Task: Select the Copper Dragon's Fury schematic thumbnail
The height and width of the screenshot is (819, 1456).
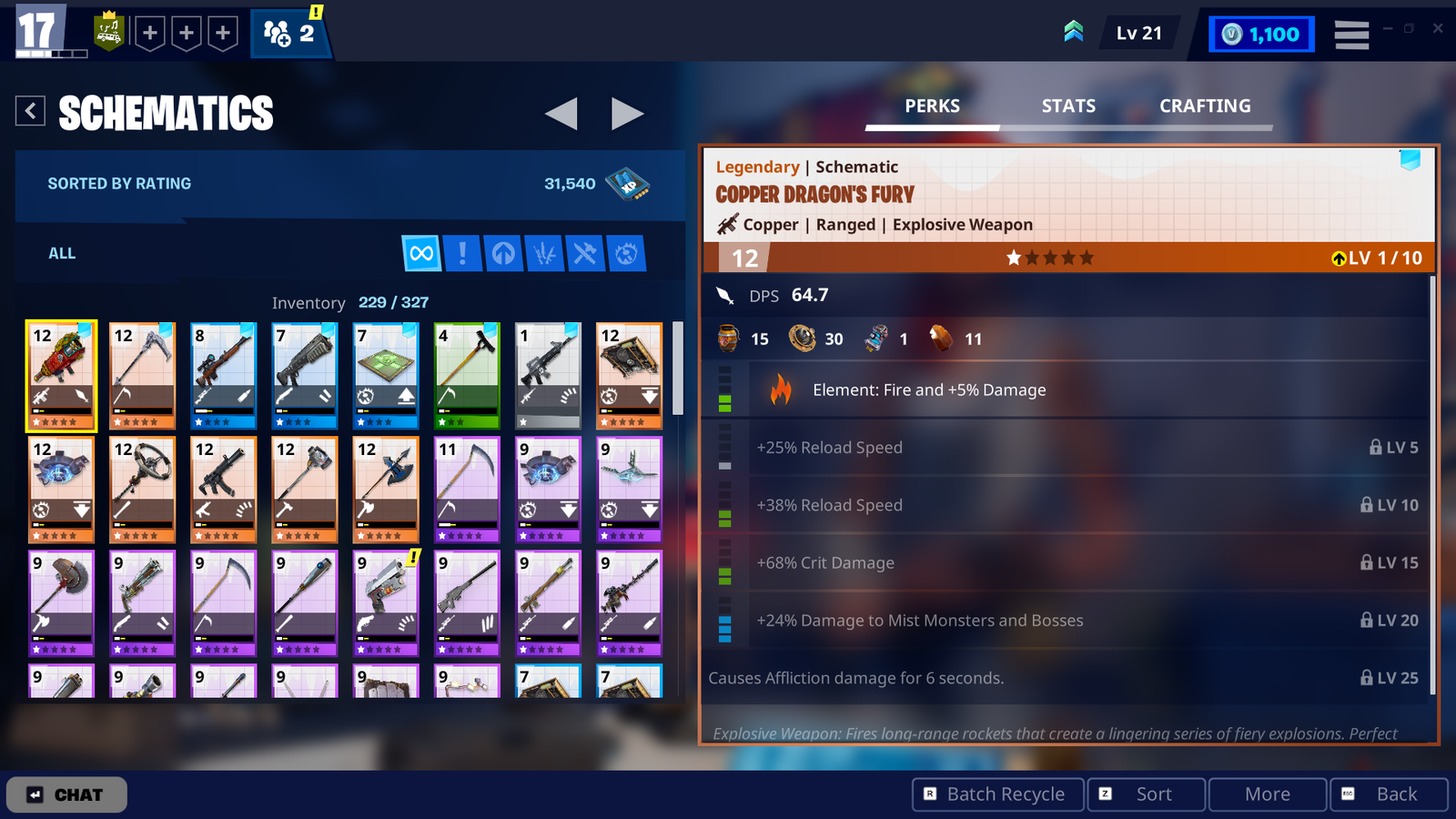Action: [61, 376]
